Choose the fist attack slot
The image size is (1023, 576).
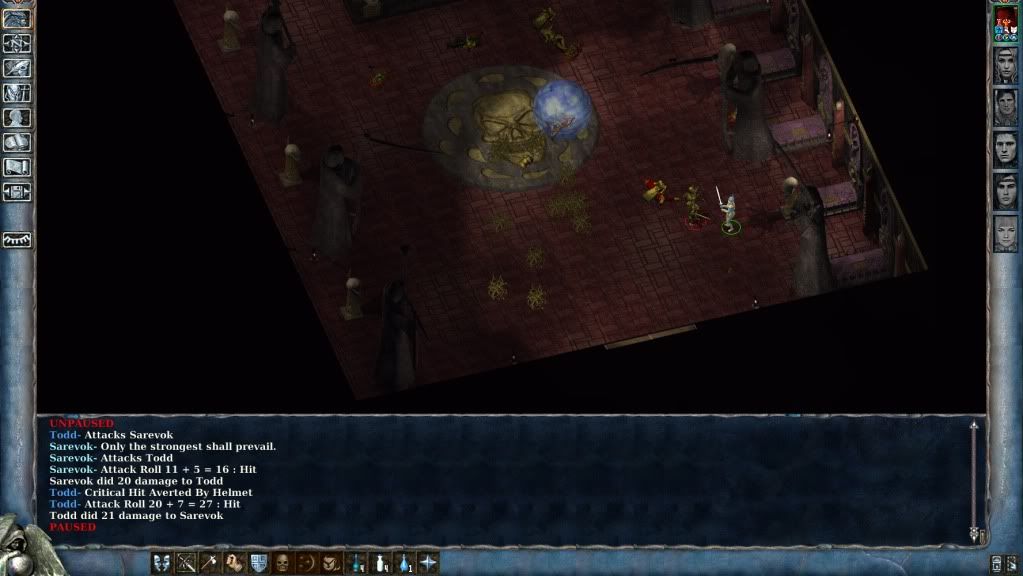coord(234,563)
